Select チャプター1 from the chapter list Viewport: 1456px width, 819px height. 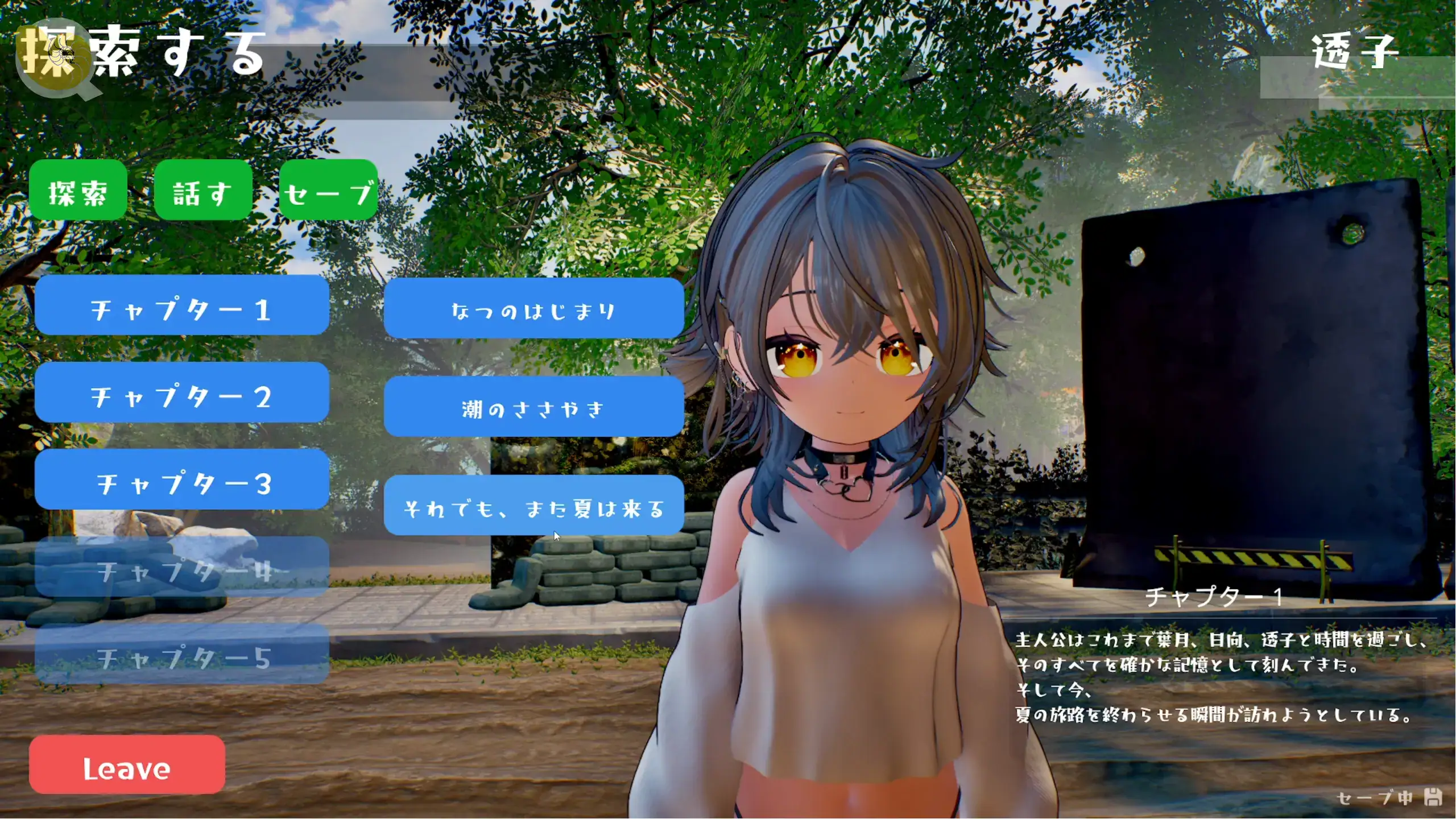tap(182, 306)
